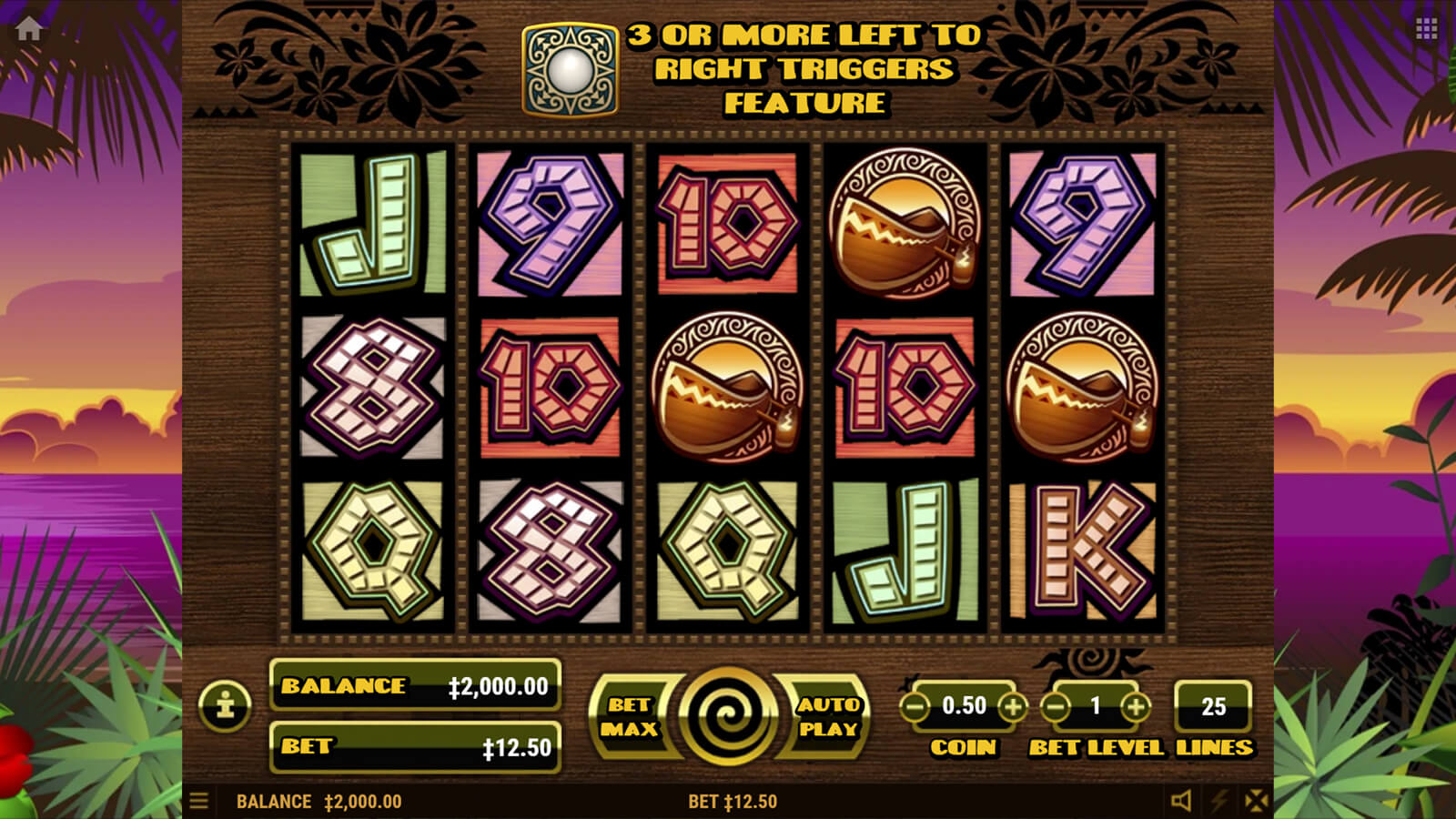Lower the bet level
Viewport: 1456px width, 819px height.
click(1055, 706)
